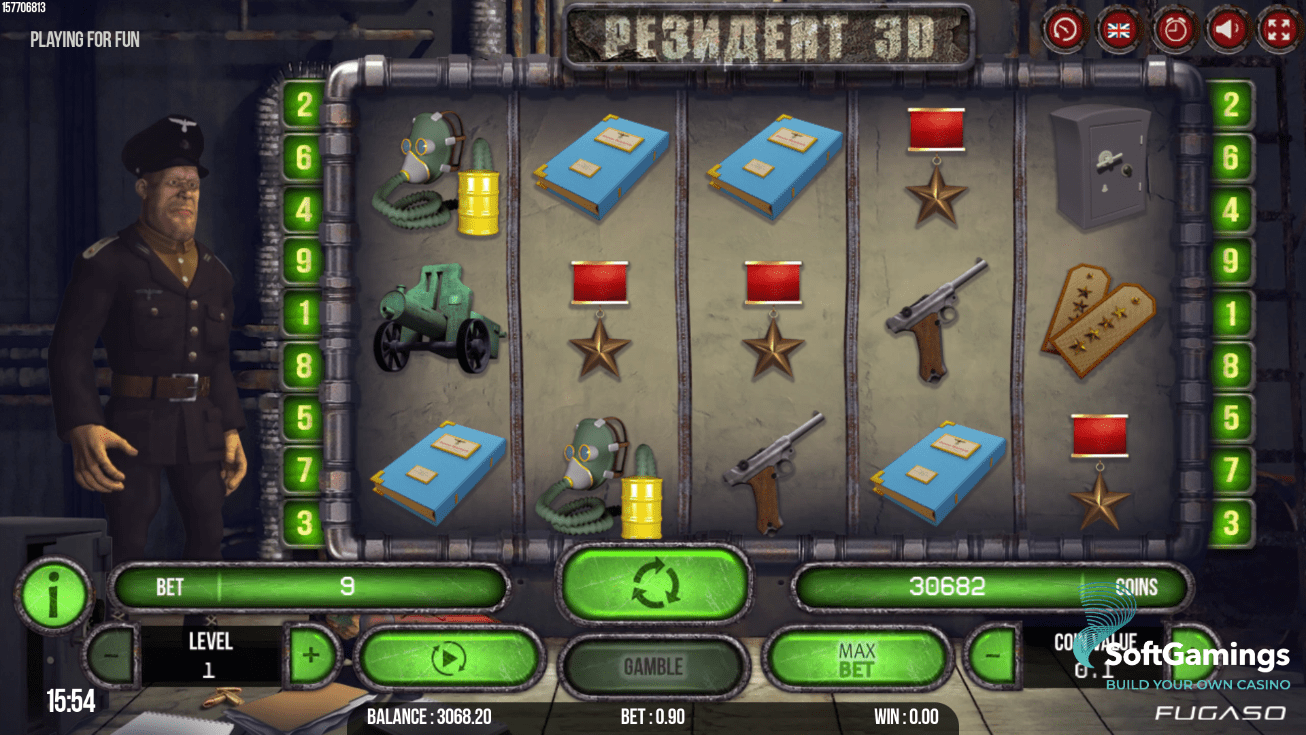Toggle sound with the speaker icon
This screenshot has width=1306, height=735.
point(1229,30)
